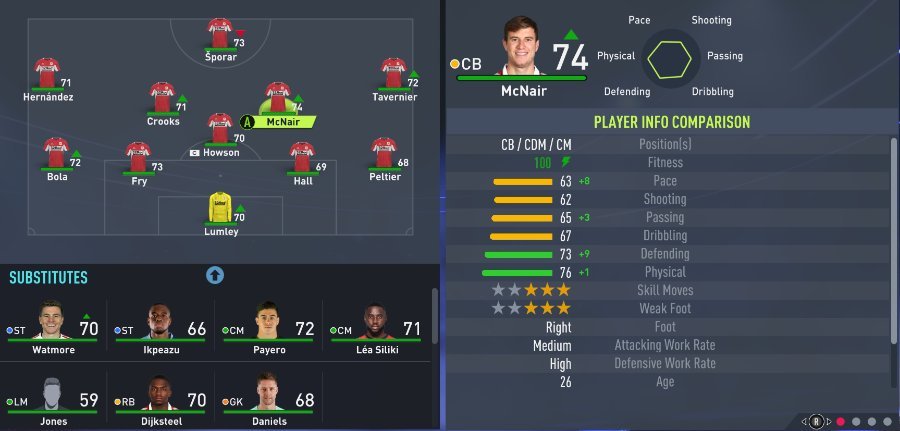
Task: Choose right back Peltier
Action: [384, 153]
